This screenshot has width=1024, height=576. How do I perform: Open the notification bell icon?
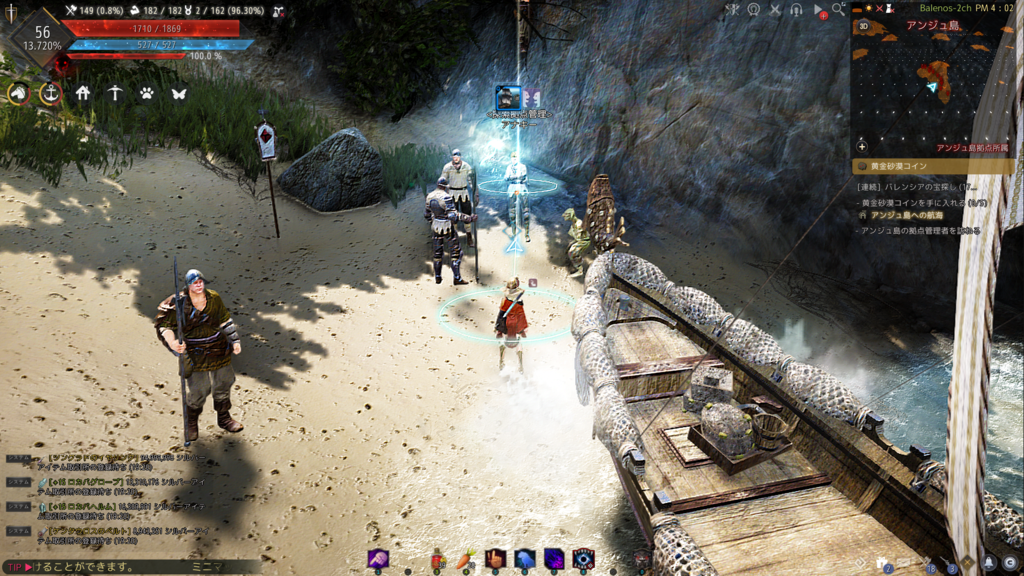(x=989, y=562)
